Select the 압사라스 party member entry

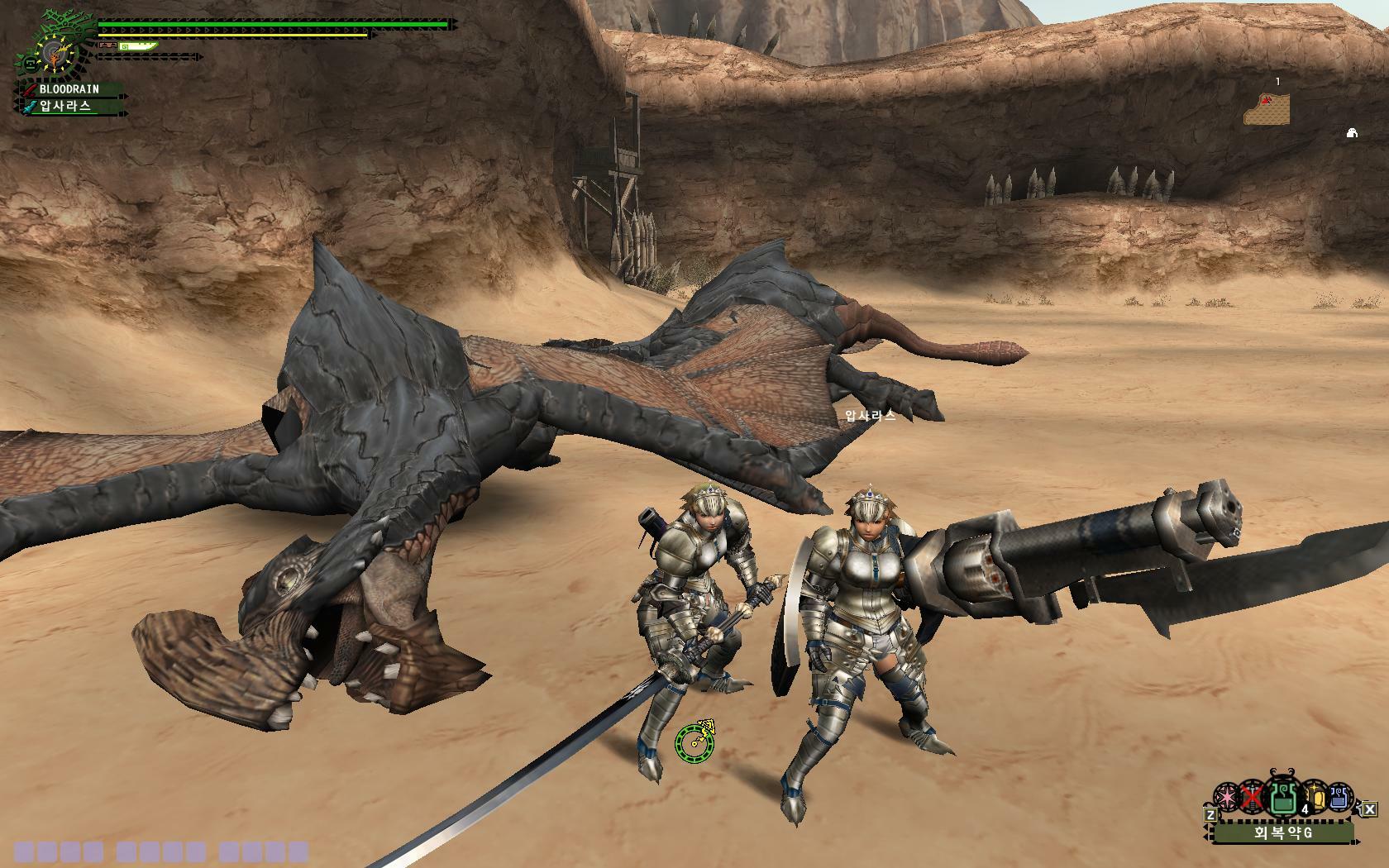point(66,106)
